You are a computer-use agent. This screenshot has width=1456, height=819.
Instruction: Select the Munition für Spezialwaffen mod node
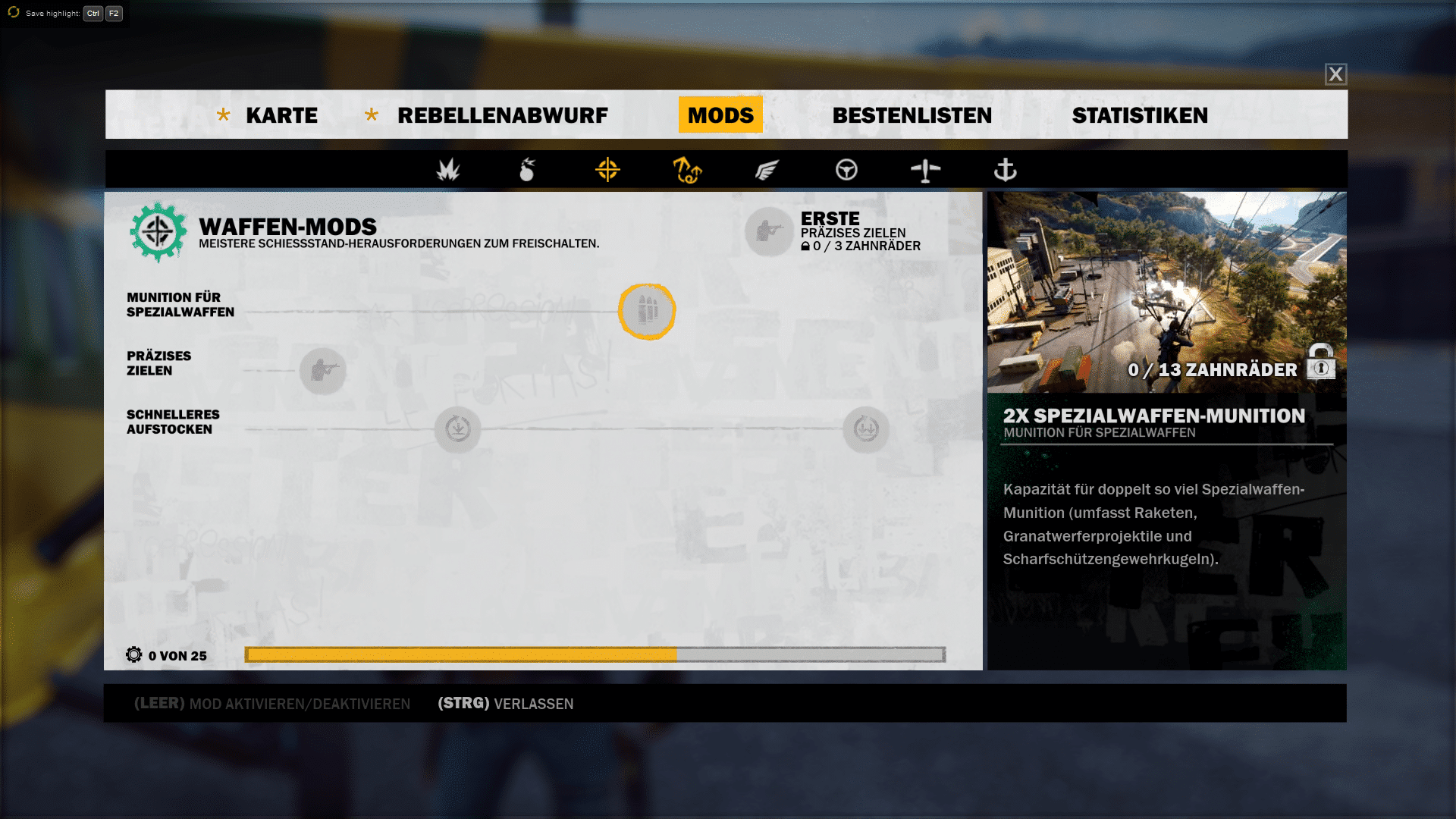[x=647, y=311]
